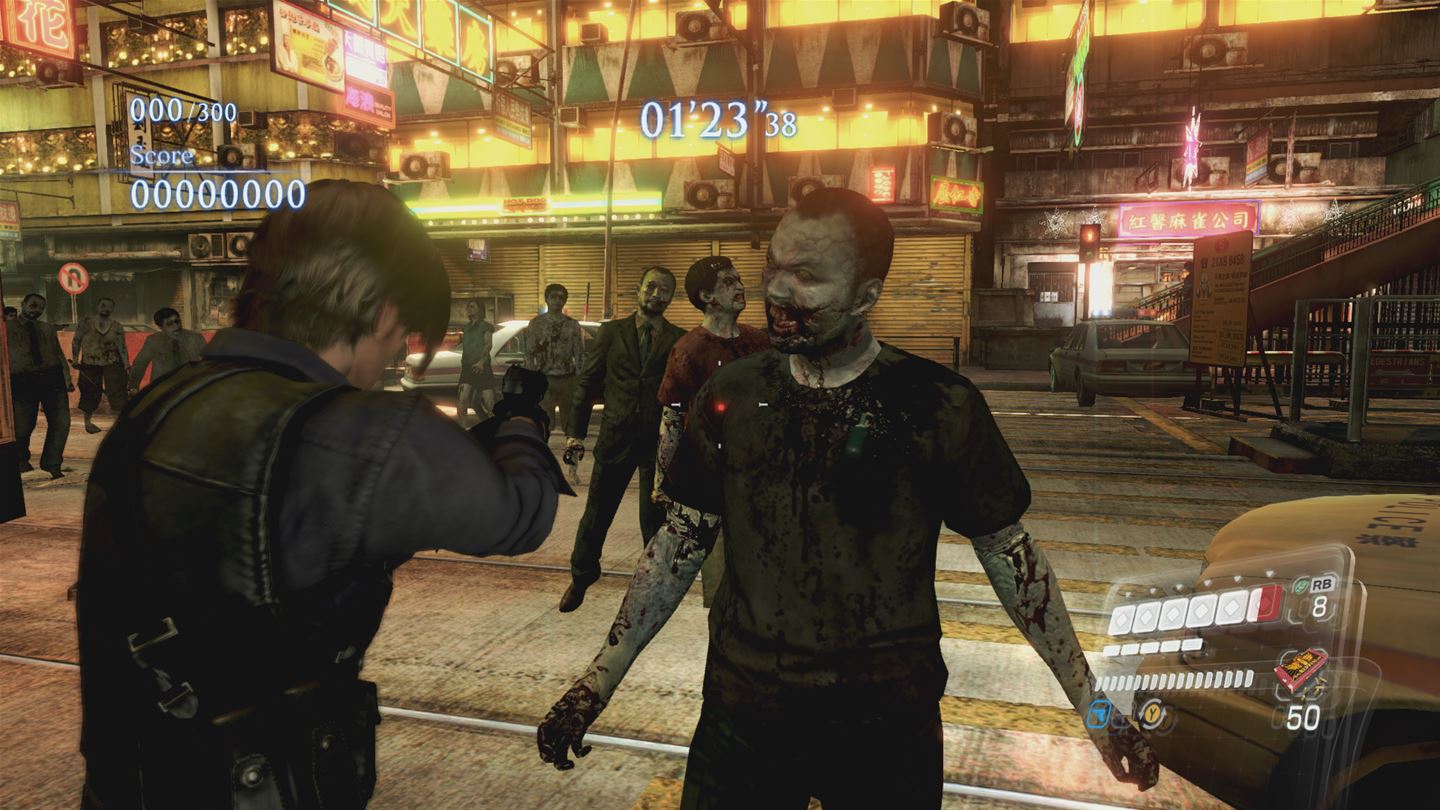The height and width of the screenshot is (810, 1440).
Task: Click the RB button prompt icon
Action: [x=1324, y=584]
